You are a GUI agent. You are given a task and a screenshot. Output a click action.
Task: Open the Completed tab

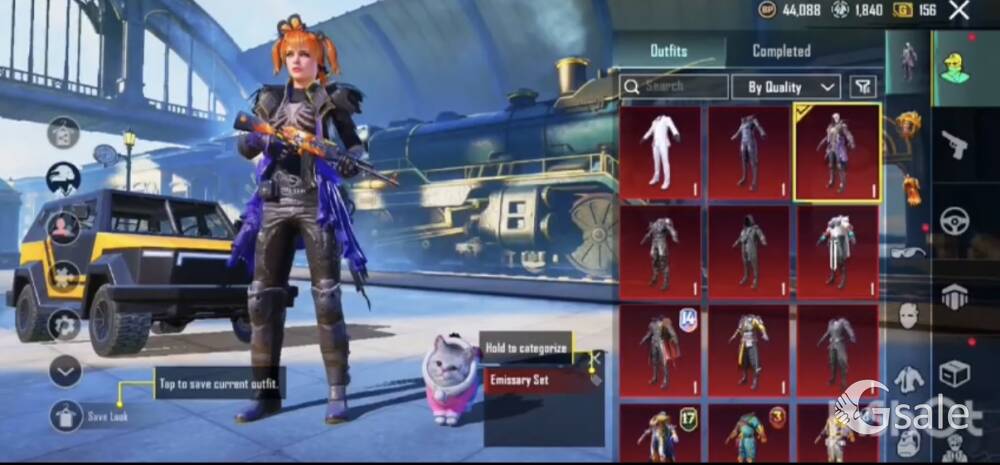point(781,51)
